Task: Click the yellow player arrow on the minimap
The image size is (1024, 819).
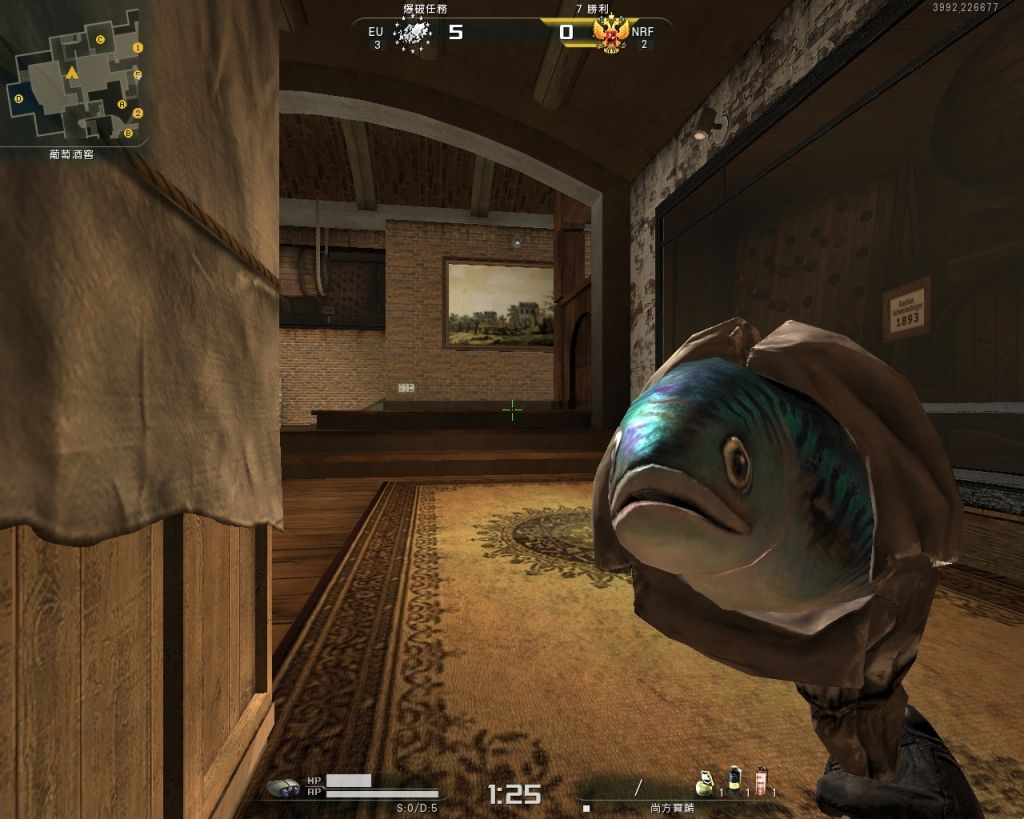Action: coord(71,74)
